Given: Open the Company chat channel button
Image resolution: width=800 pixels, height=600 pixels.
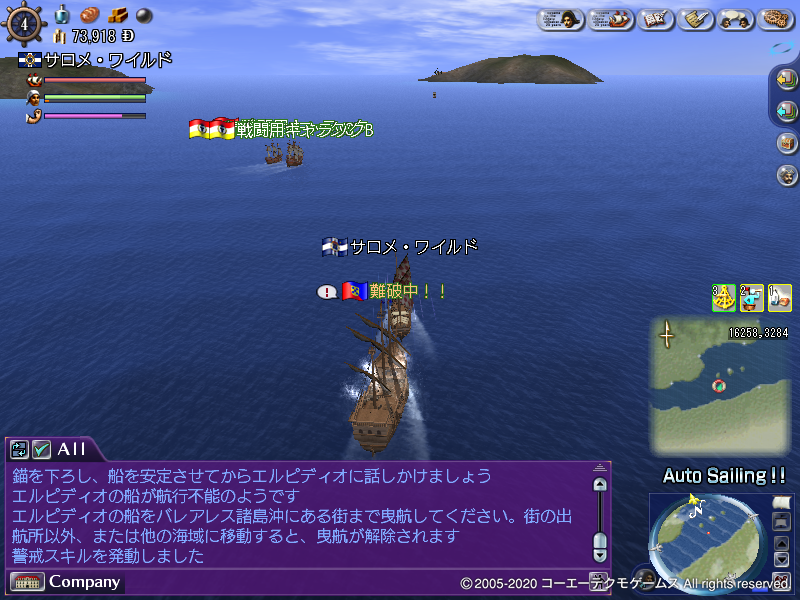Looking at the screenshot, I should pos(66,582).
